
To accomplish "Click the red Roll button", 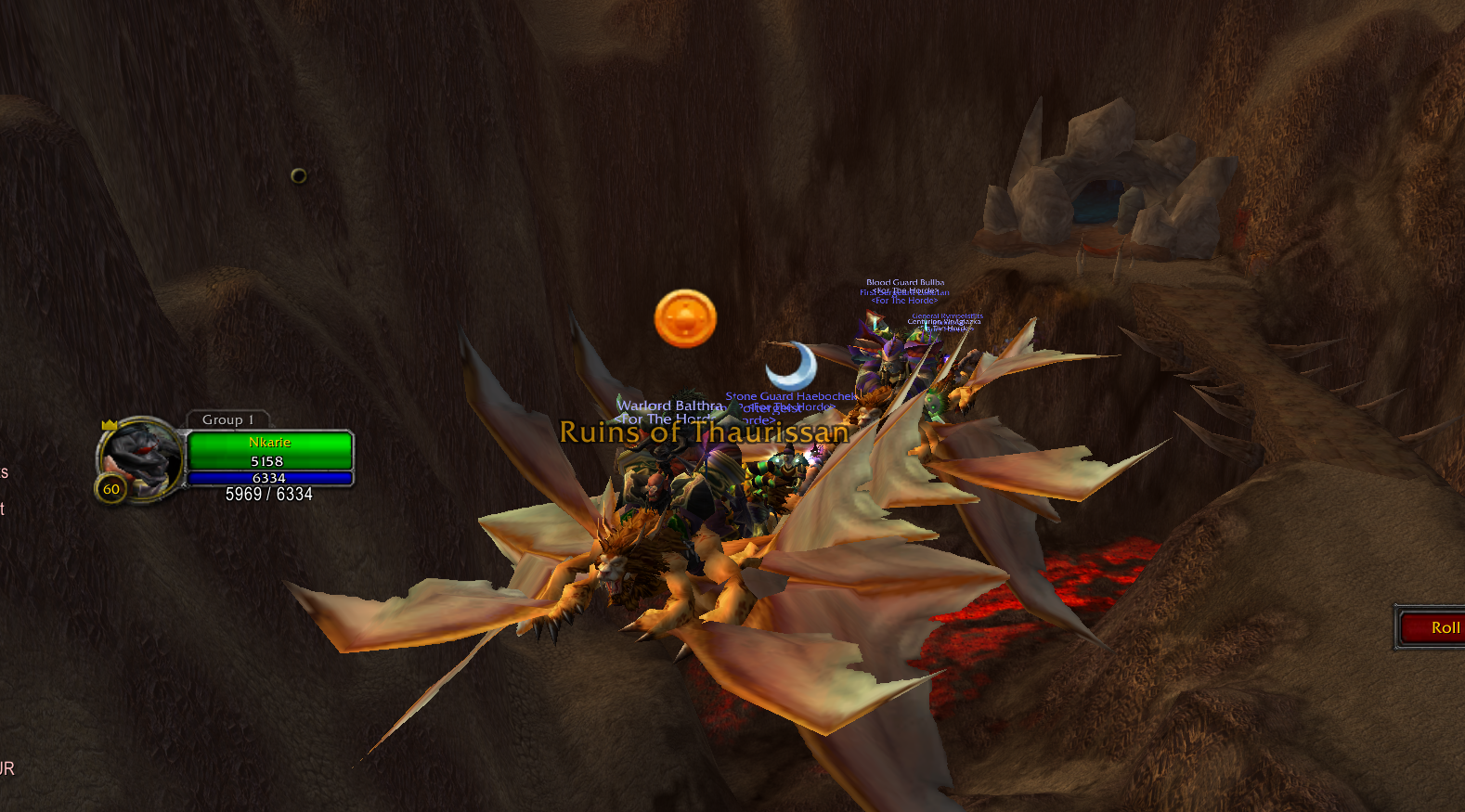I will [x=1433, y=628].
